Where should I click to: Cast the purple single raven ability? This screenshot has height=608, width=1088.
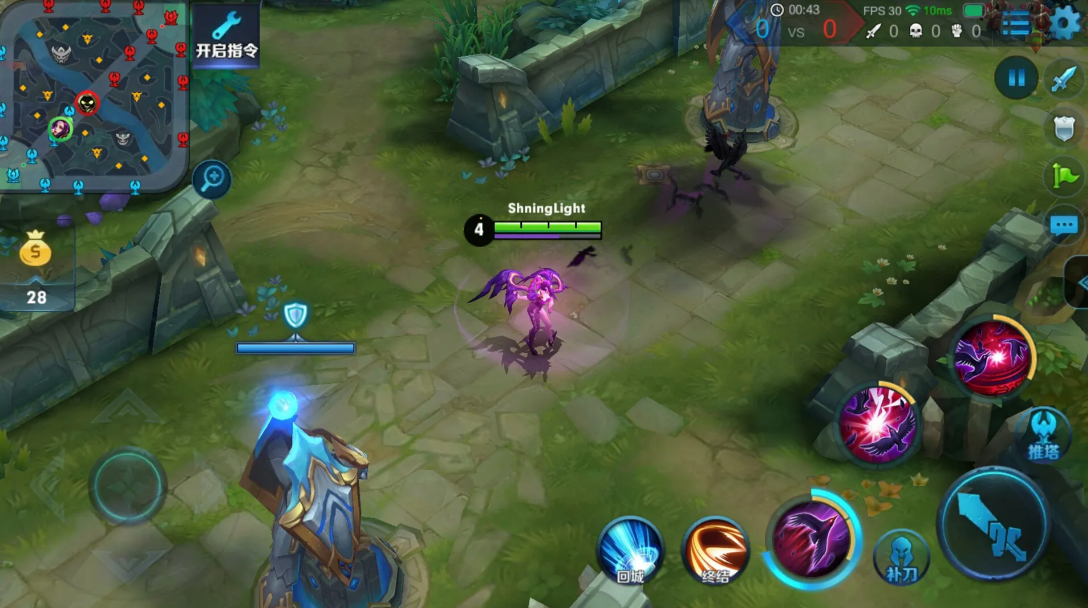(x=811, y=540)
